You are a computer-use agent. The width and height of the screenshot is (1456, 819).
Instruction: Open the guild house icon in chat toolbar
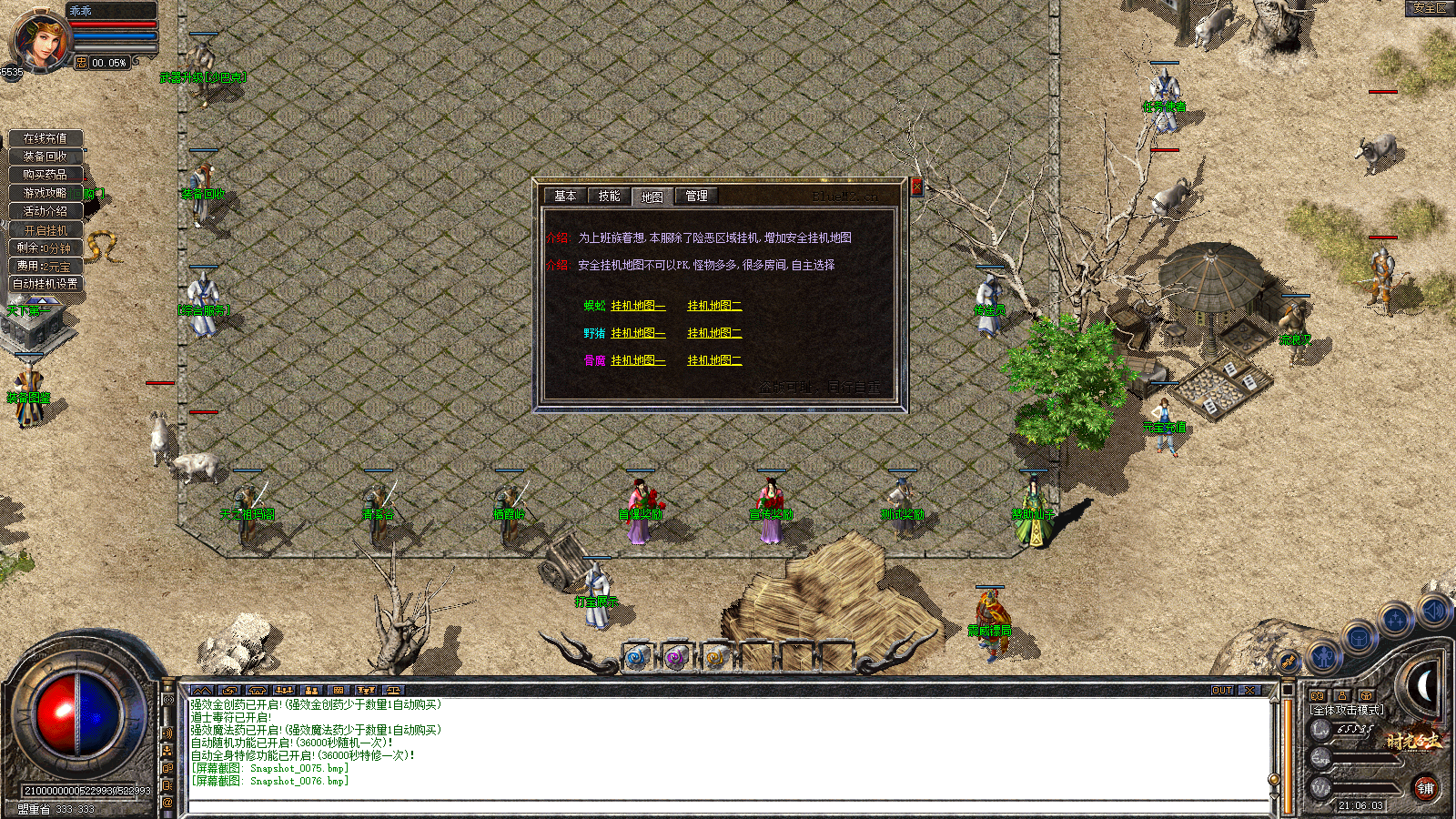[256, 692]
